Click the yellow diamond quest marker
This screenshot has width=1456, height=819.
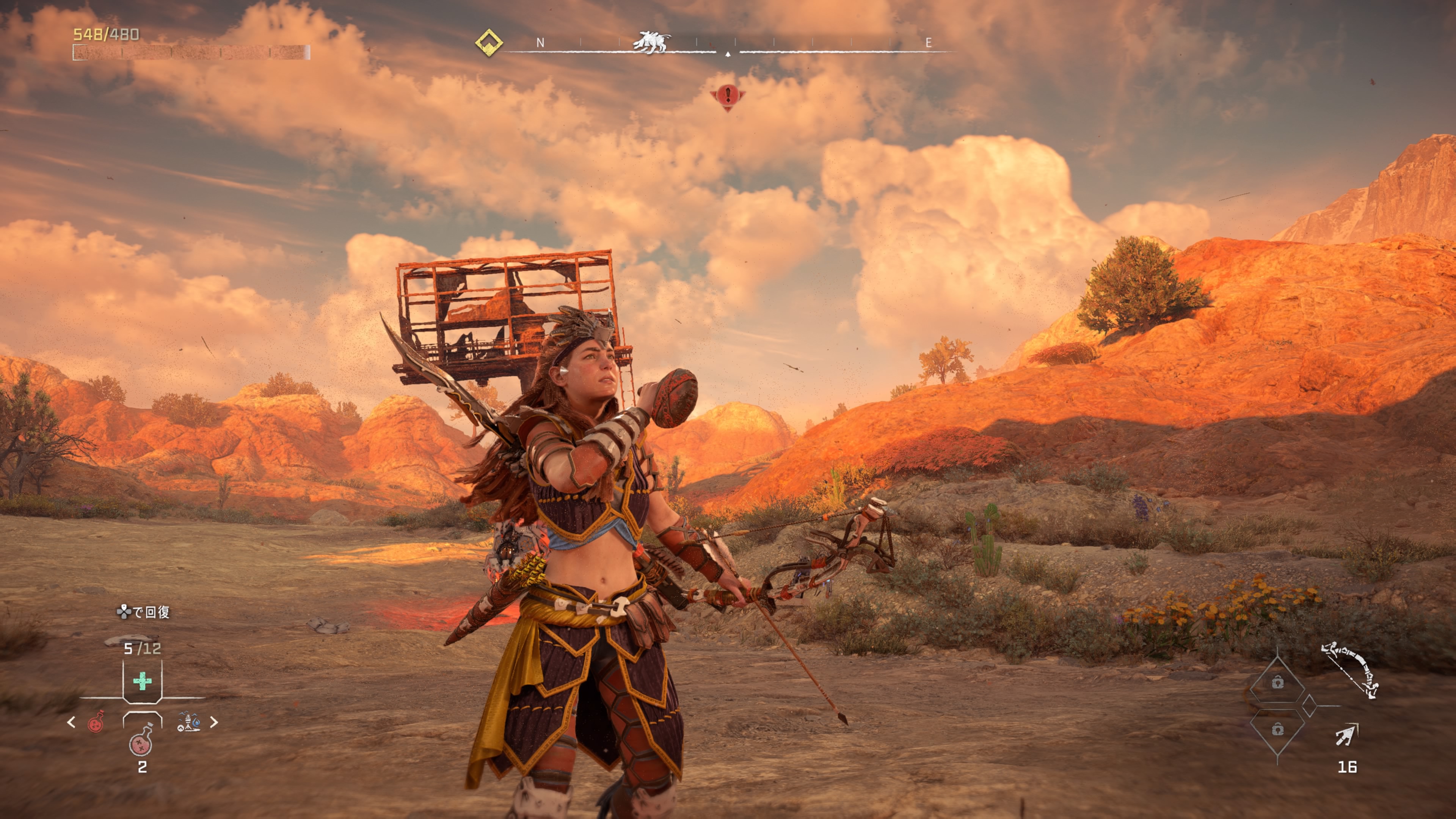489,42
